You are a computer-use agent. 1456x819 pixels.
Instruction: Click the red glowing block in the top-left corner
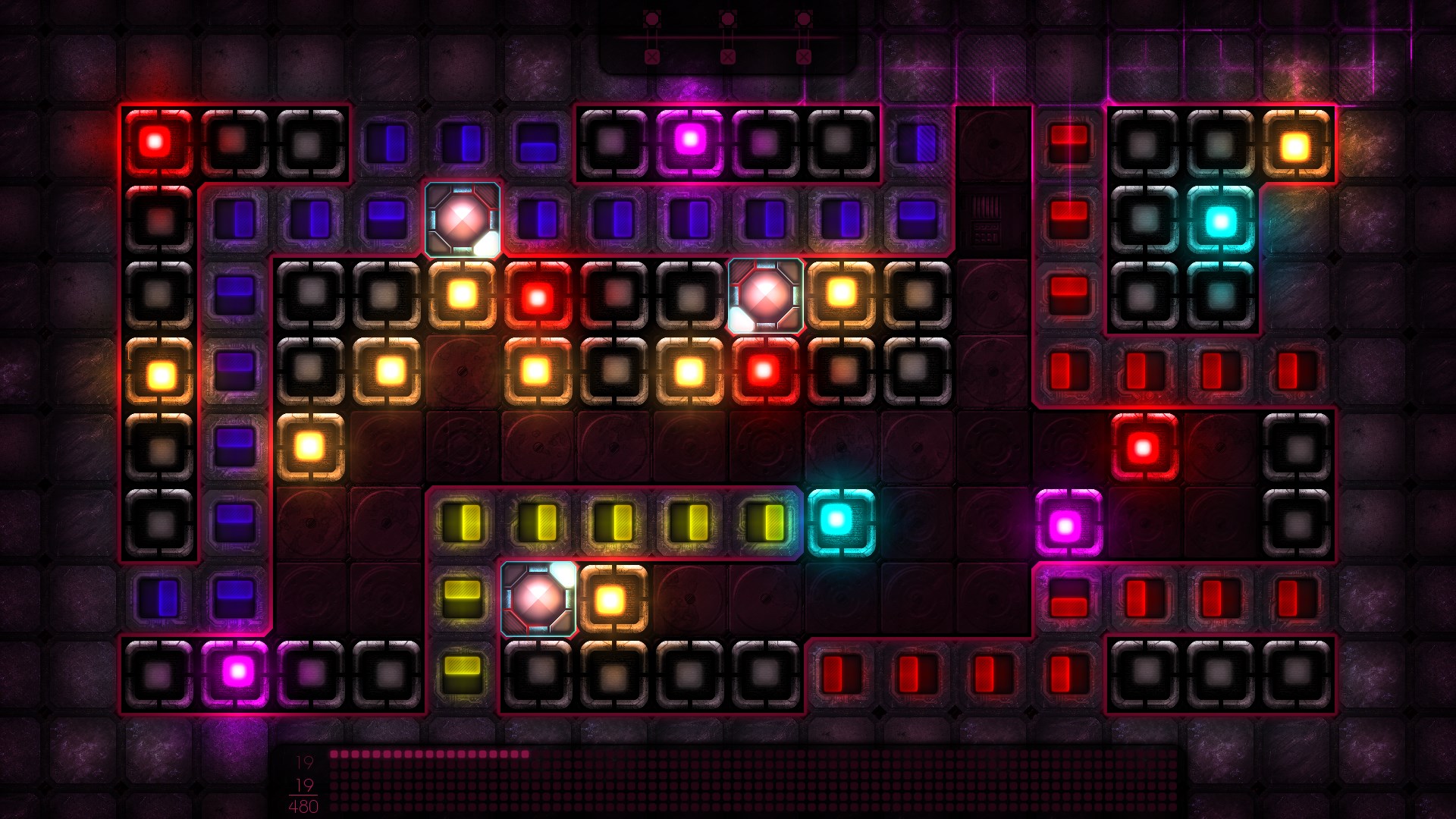(155, 140)
